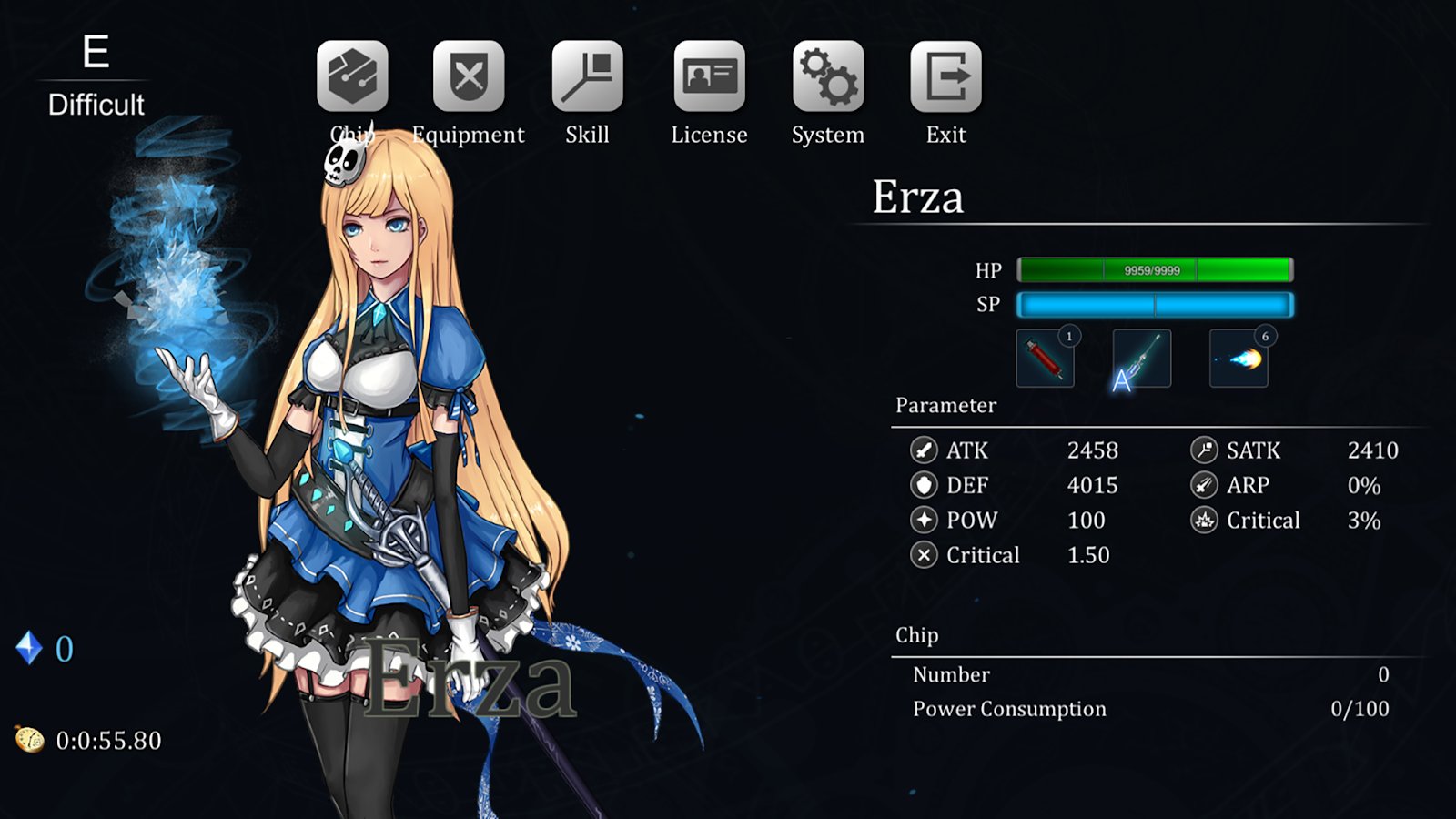Show the License screen

pos(709,76)
